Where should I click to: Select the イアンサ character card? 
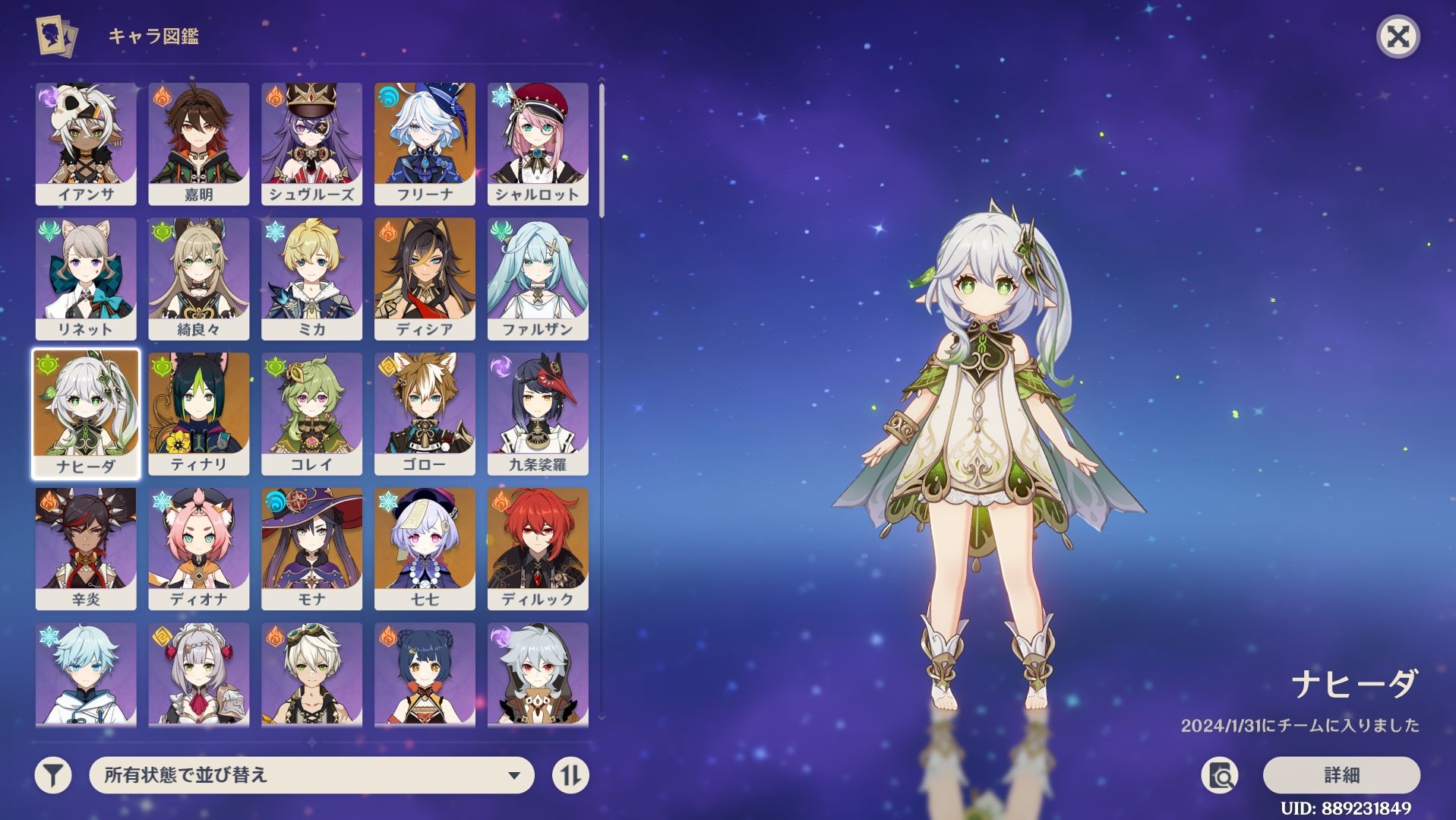(86, 144)
